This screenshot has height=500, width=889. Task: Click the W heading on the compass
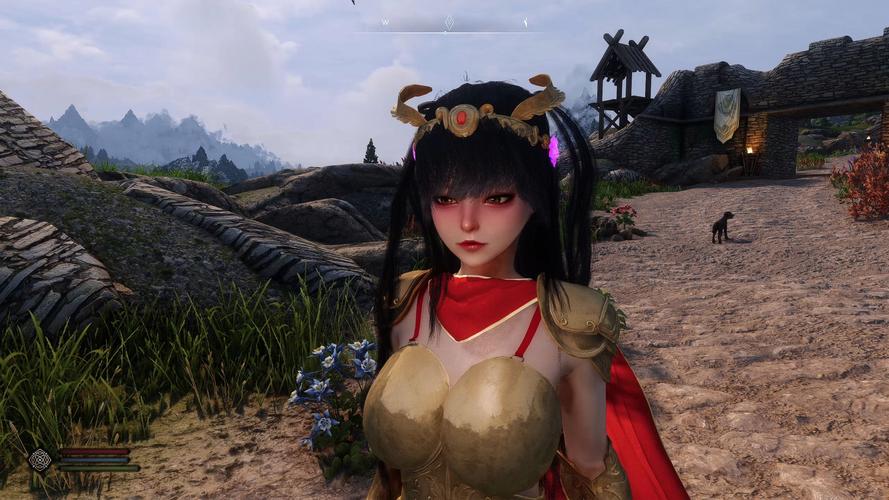385,22
